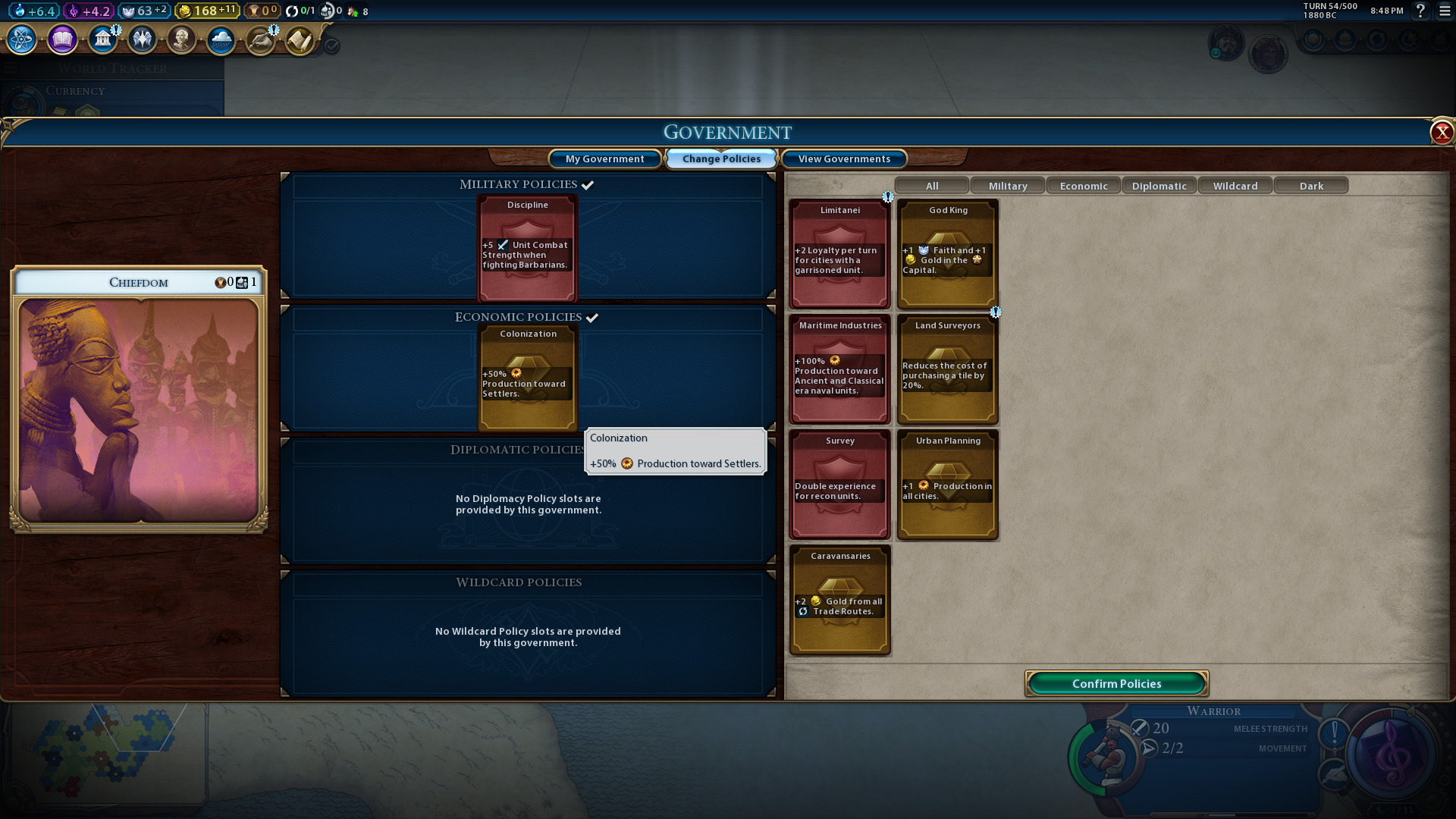Open the technology tree atom icon

click(x=21, y=39)
